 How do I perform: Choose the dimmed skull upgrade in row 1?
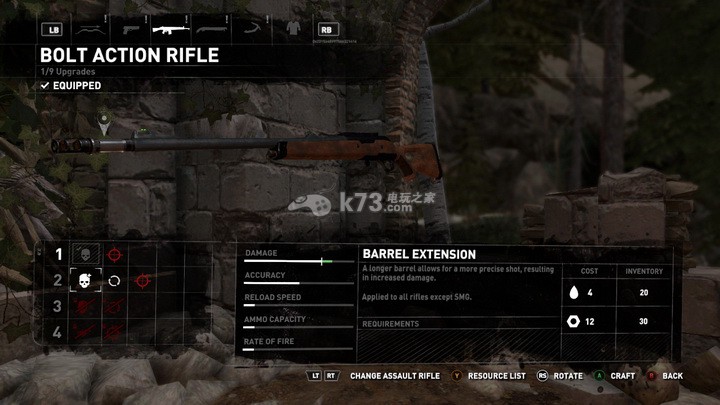click(x=86, y=255)
